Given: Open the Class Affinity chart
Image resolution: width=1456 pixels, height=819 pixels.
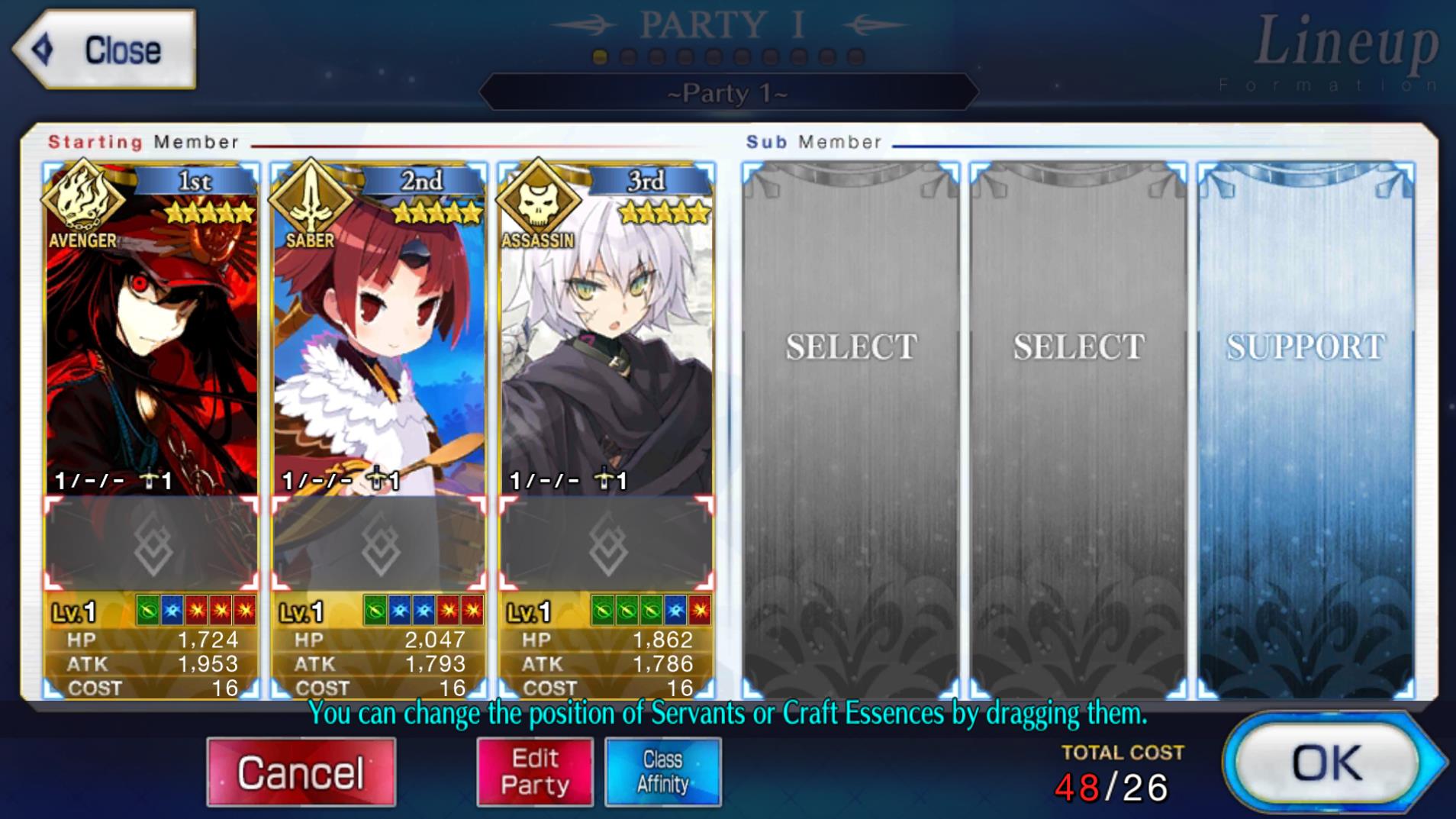Looking at the screenshot, I should [662, 771].
